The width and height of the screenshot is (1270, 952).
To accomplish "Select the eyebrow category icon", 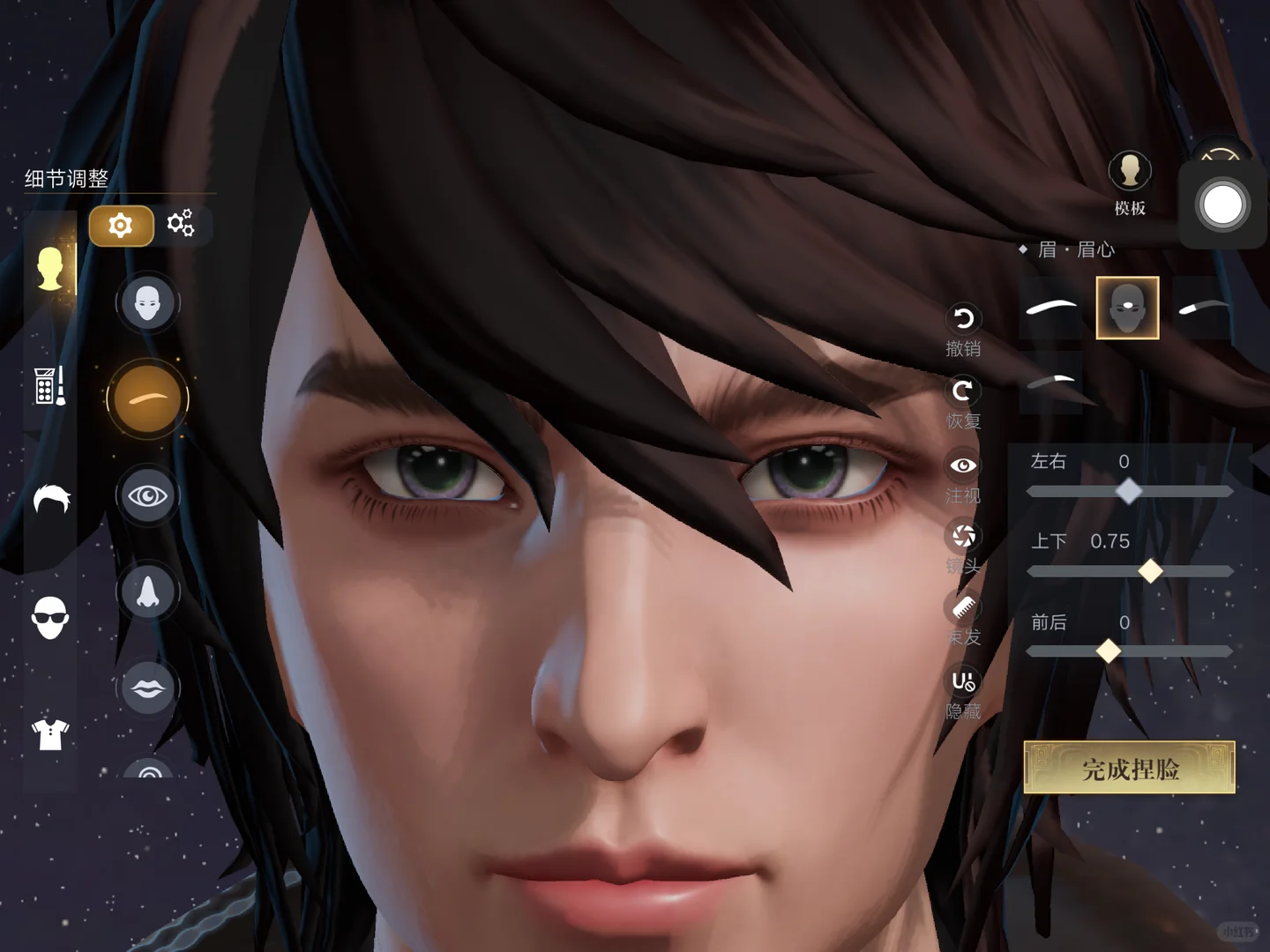I will (147, 398).
